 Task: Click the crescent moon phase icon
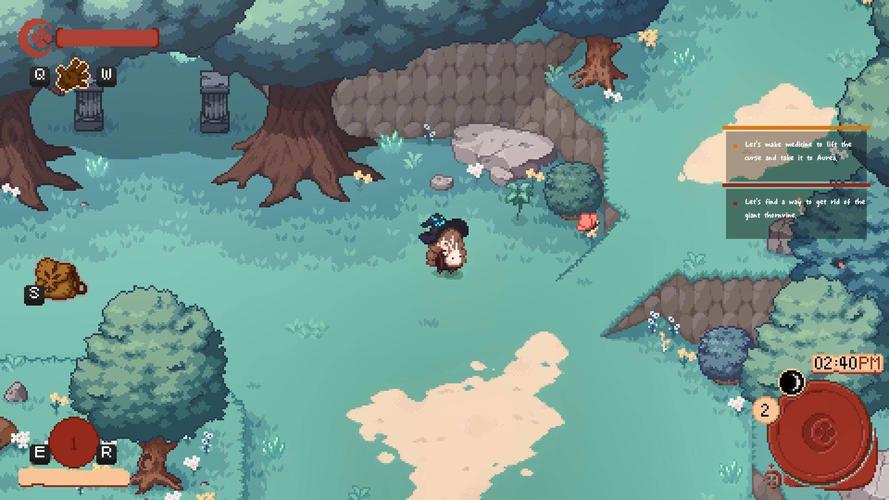pos(792,382)
